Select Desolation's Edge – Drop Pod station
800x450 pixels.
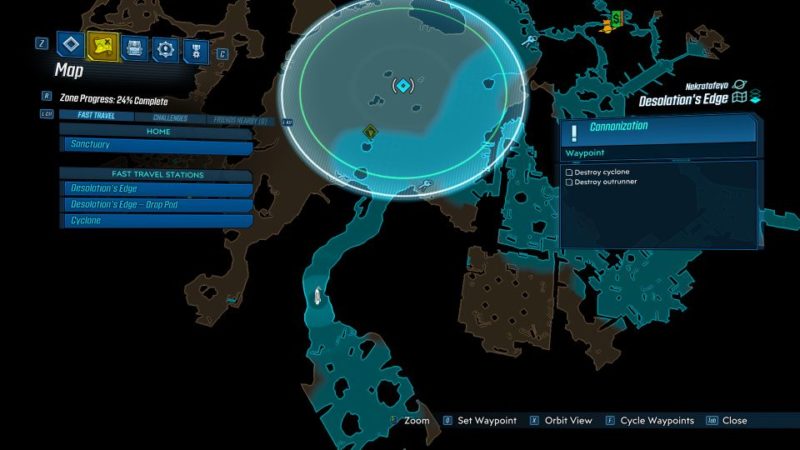[157, 204]
